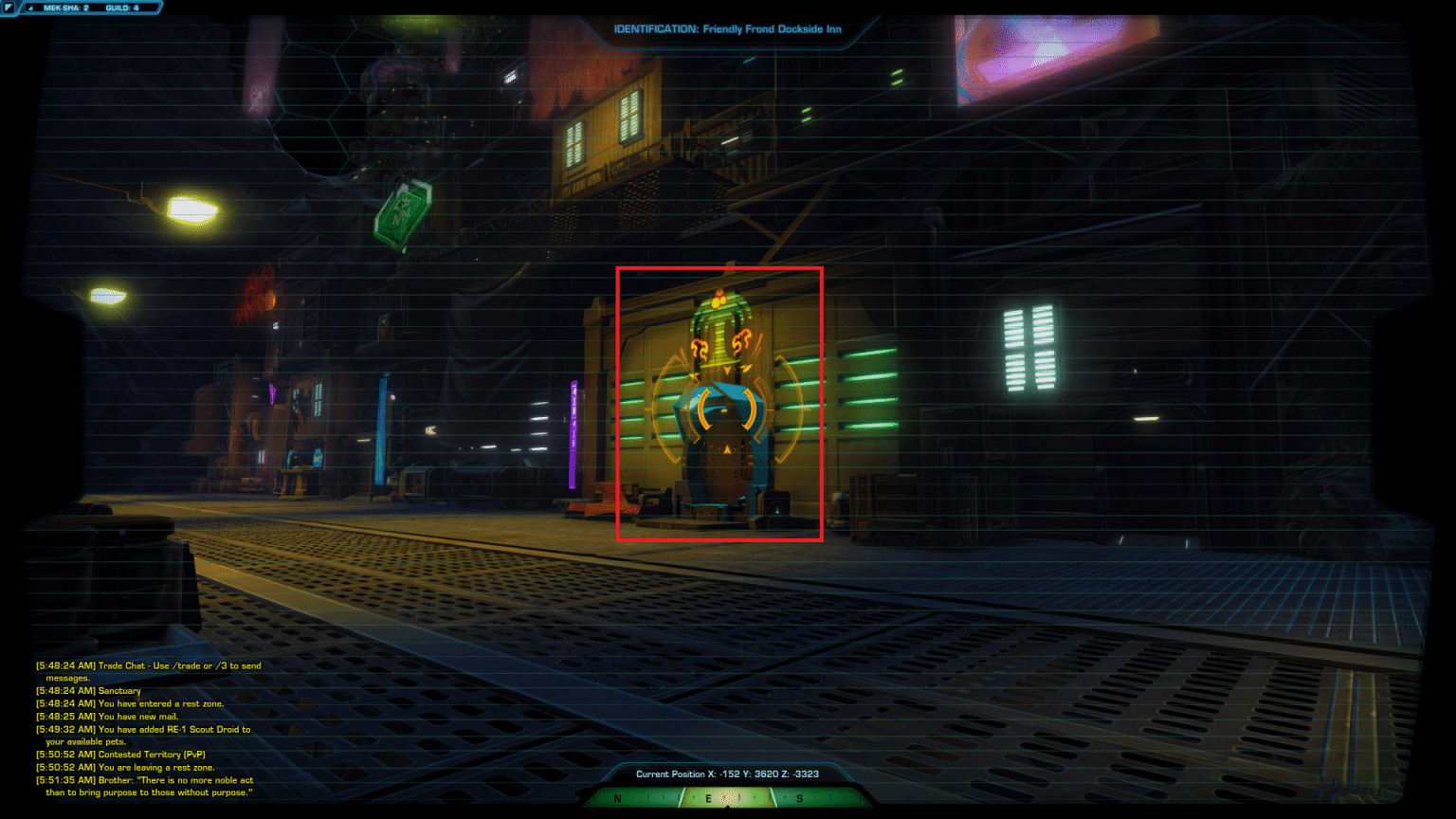Screen dimensions: 1456x819
Task: Click the S marker on the compass
Action: coord(799,798)
